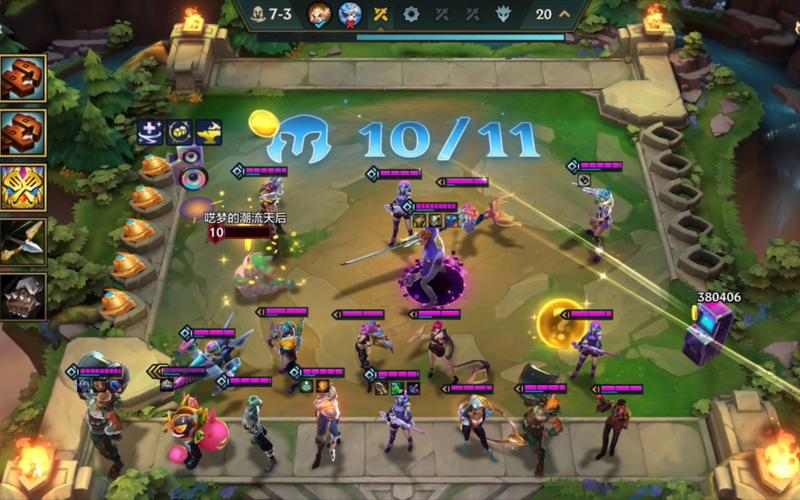Inspect the dice augment icon
This screenshot has height=500, width=800.
pos(180,130)
